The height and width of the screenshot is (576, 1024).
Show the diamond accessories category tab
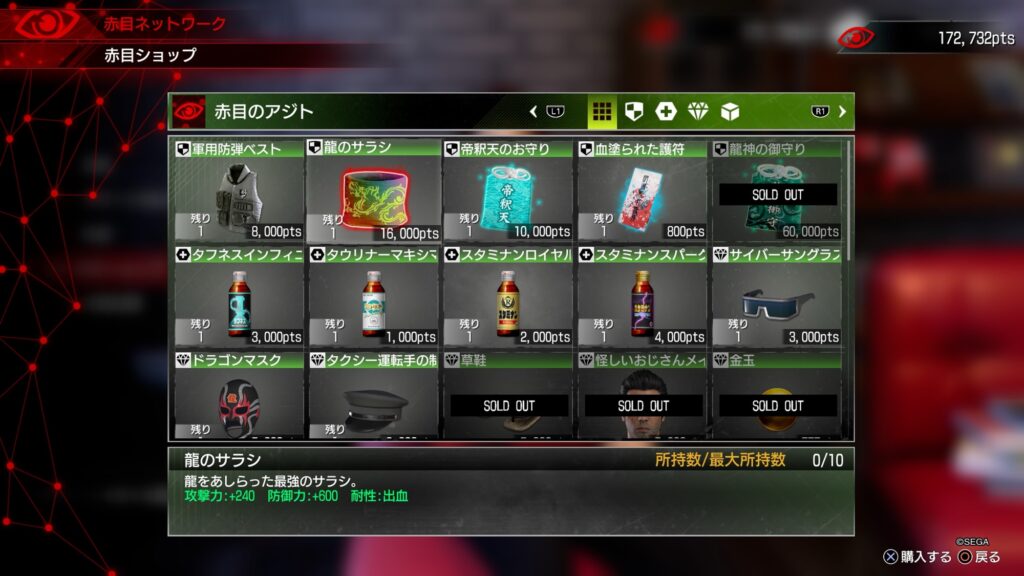[x=698, y=111]
